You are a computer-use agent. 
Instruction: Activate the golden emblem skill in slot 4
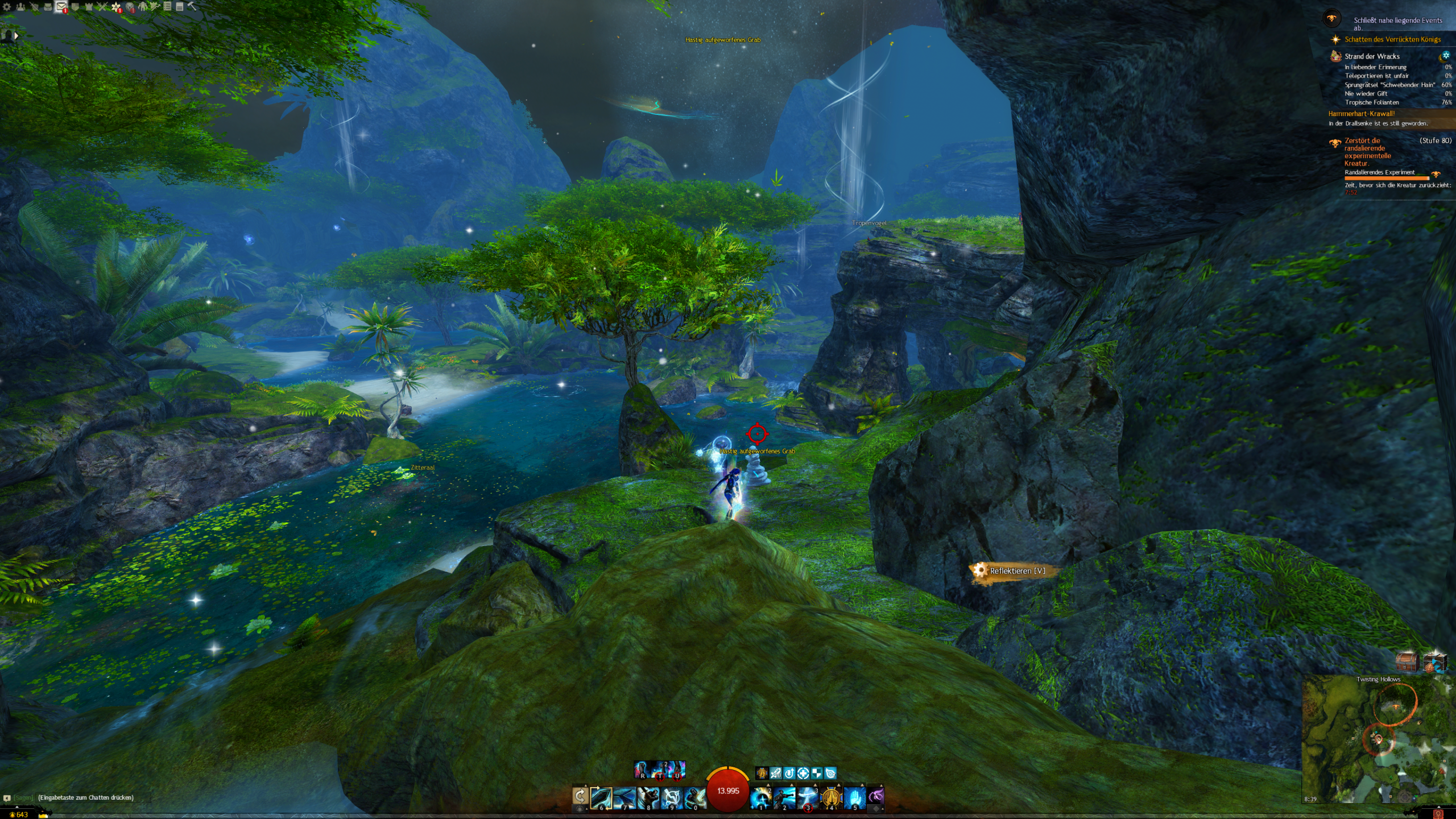pyautogui.click(x=831, y=797)
